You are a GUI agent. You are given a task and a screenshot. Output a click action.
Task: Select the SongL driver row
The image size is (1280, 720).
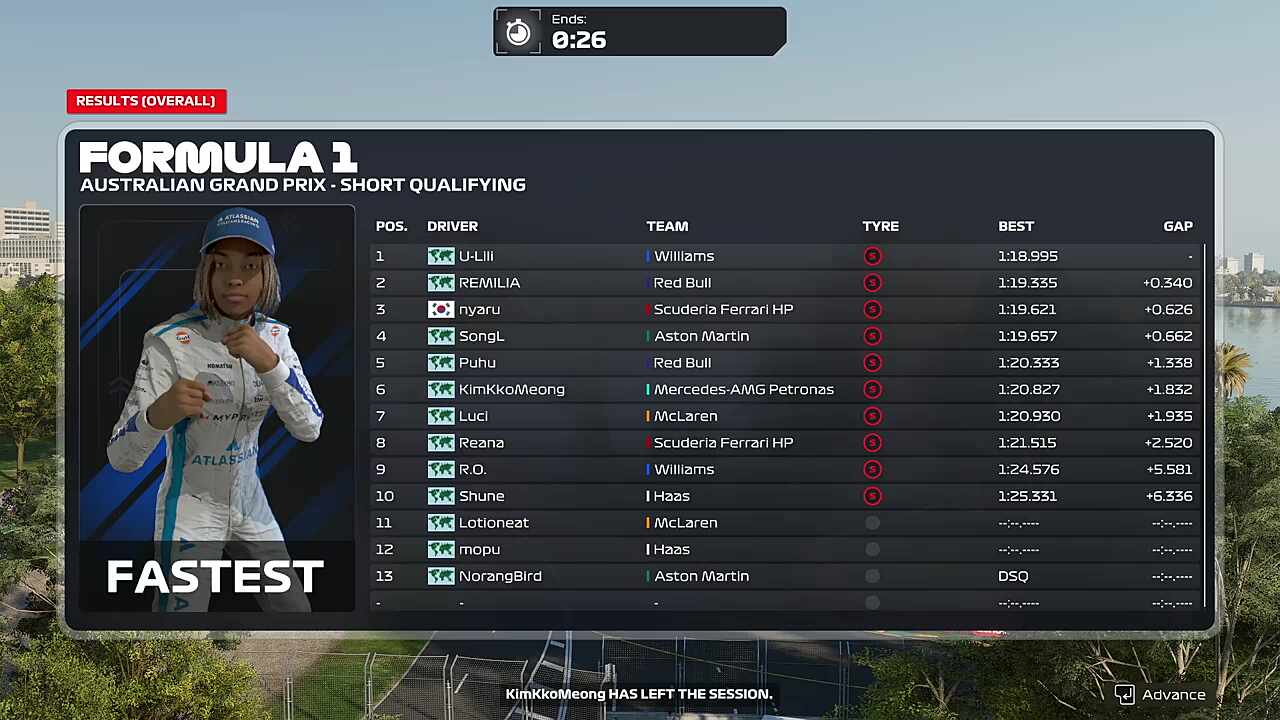[x=785, y=336]
